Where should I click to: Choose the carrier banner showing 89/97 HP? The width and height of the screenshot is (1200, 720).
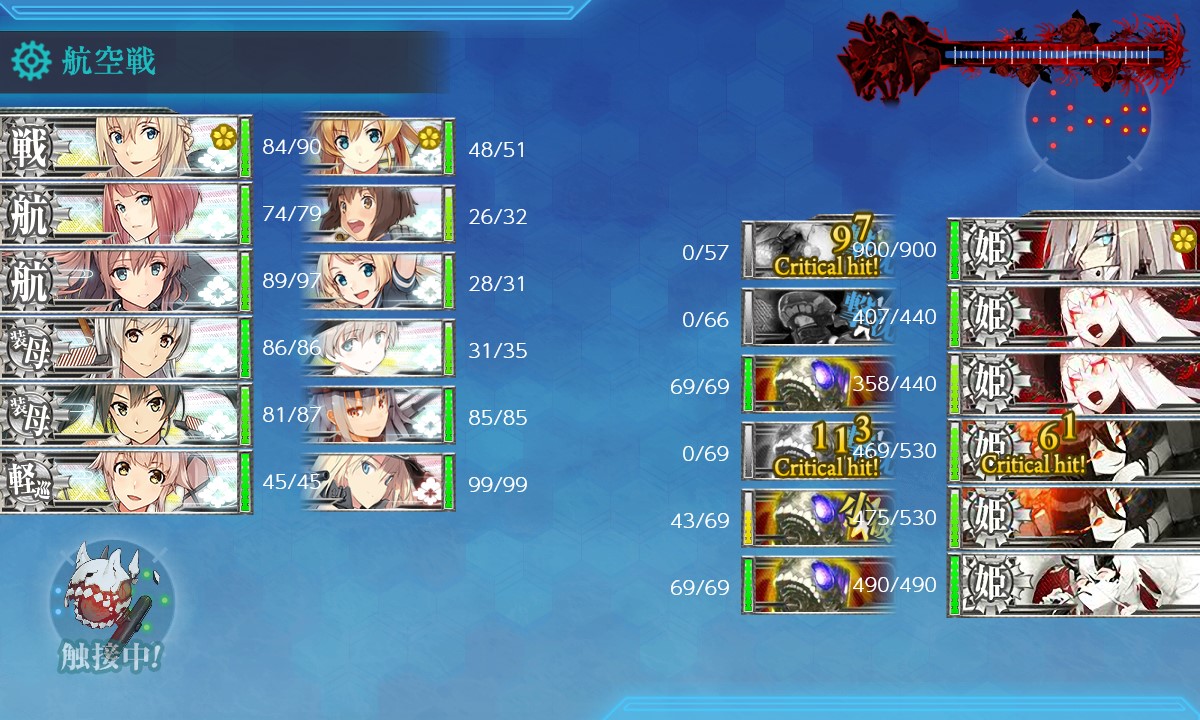(125, 282)
